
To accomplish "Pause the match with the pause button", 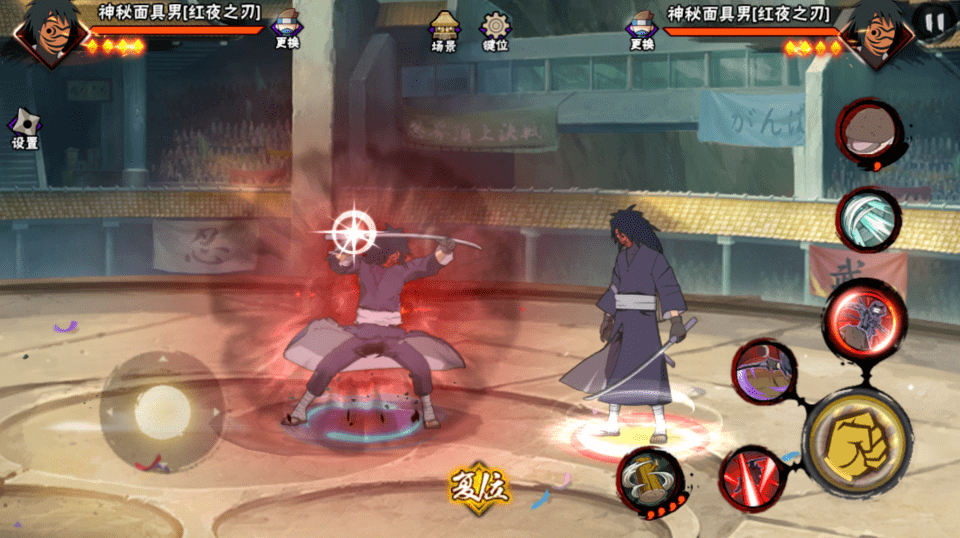I will pos(934,21).
